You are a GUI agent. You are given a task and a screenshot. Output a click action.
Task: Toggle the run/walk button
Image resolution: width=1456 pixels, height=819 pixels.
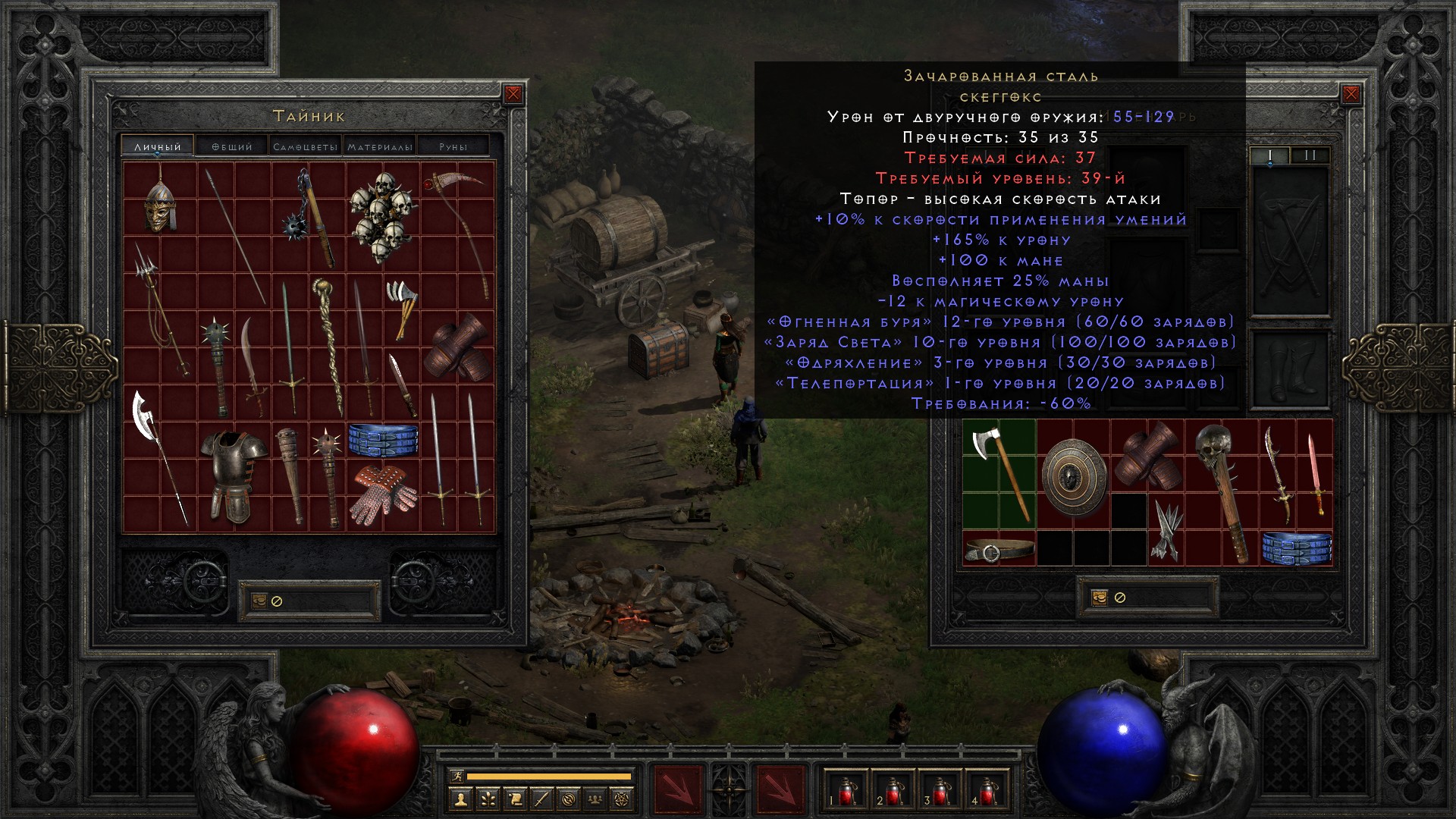pyautogui.click(x=457, y=777)
